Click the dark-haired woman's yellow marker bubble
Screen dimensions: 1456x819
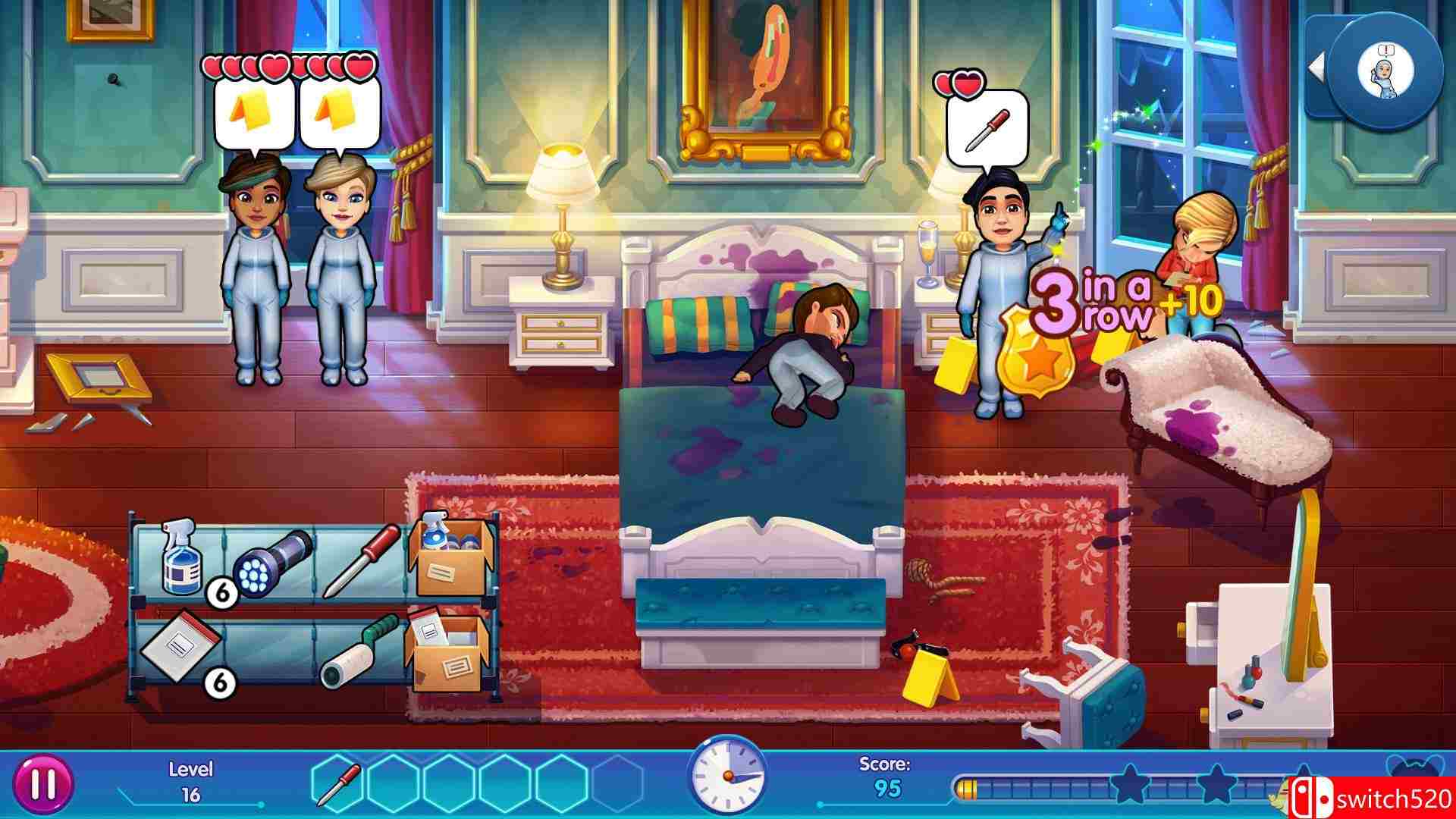click(254, 114)
